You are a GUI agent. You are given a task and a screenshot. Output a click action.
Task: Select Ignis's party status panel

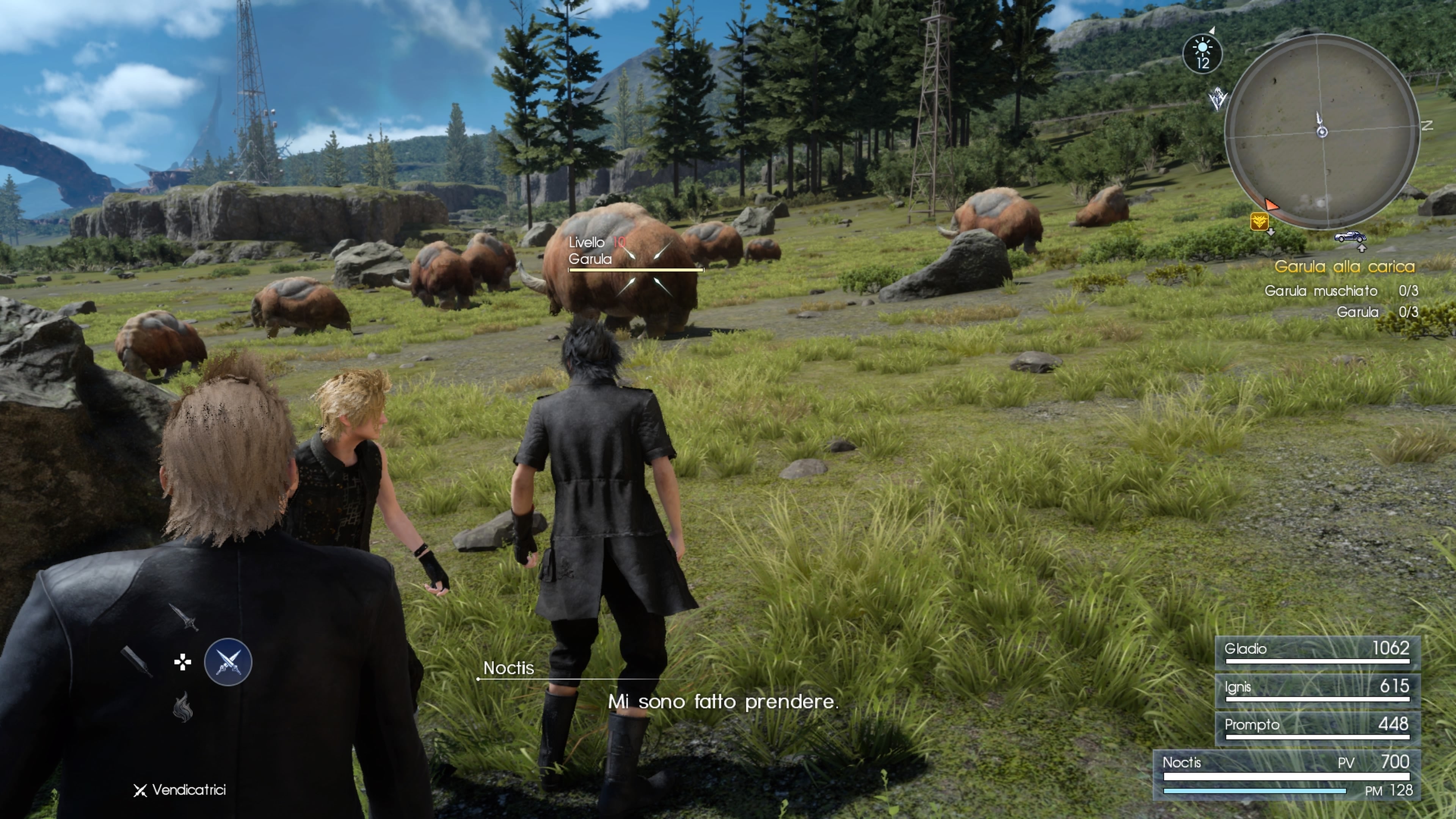pos(1317,690)
